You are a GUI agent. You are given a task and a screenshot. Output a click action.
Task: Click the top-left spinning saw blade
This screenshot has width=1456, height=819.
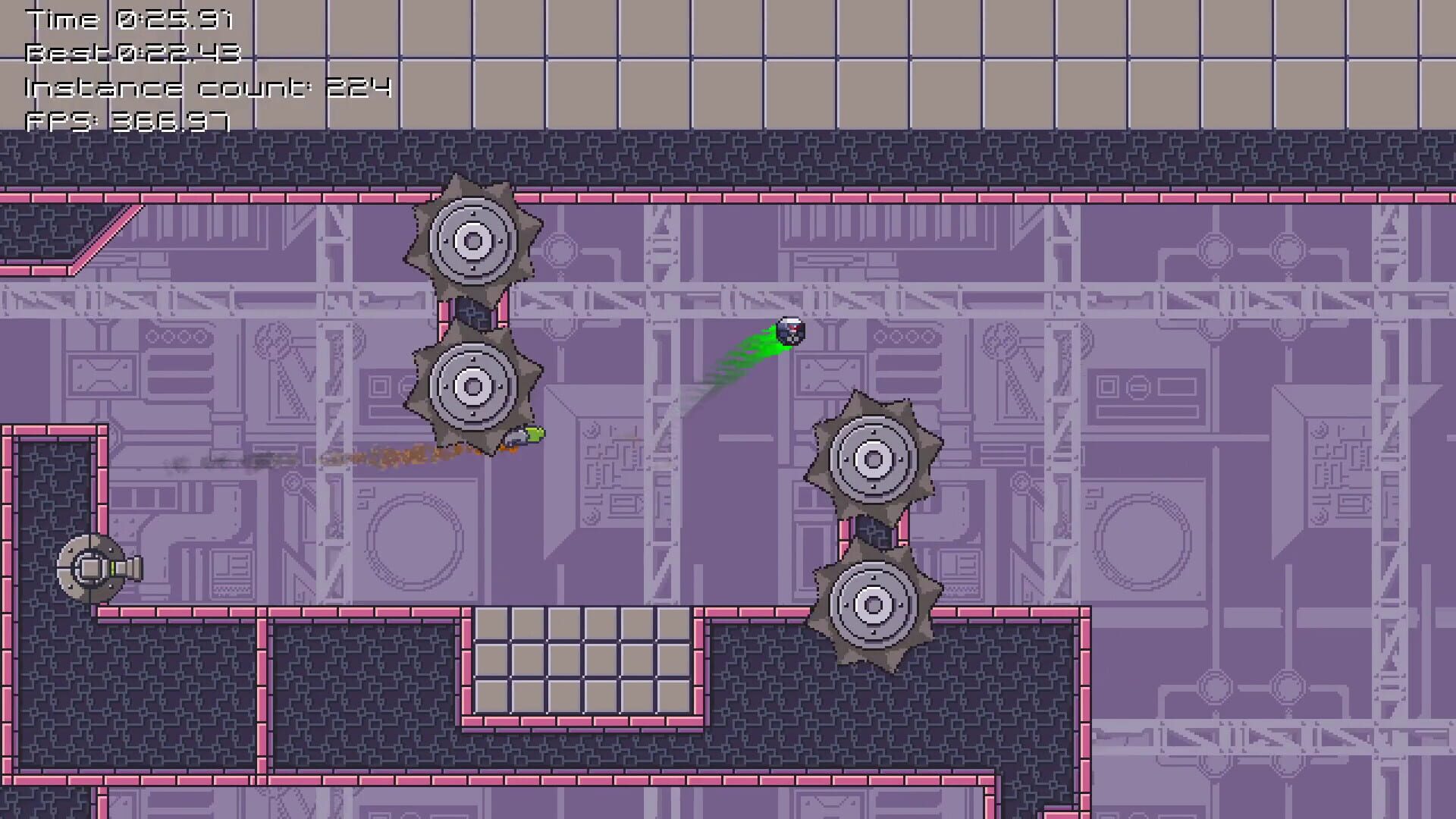474,241
